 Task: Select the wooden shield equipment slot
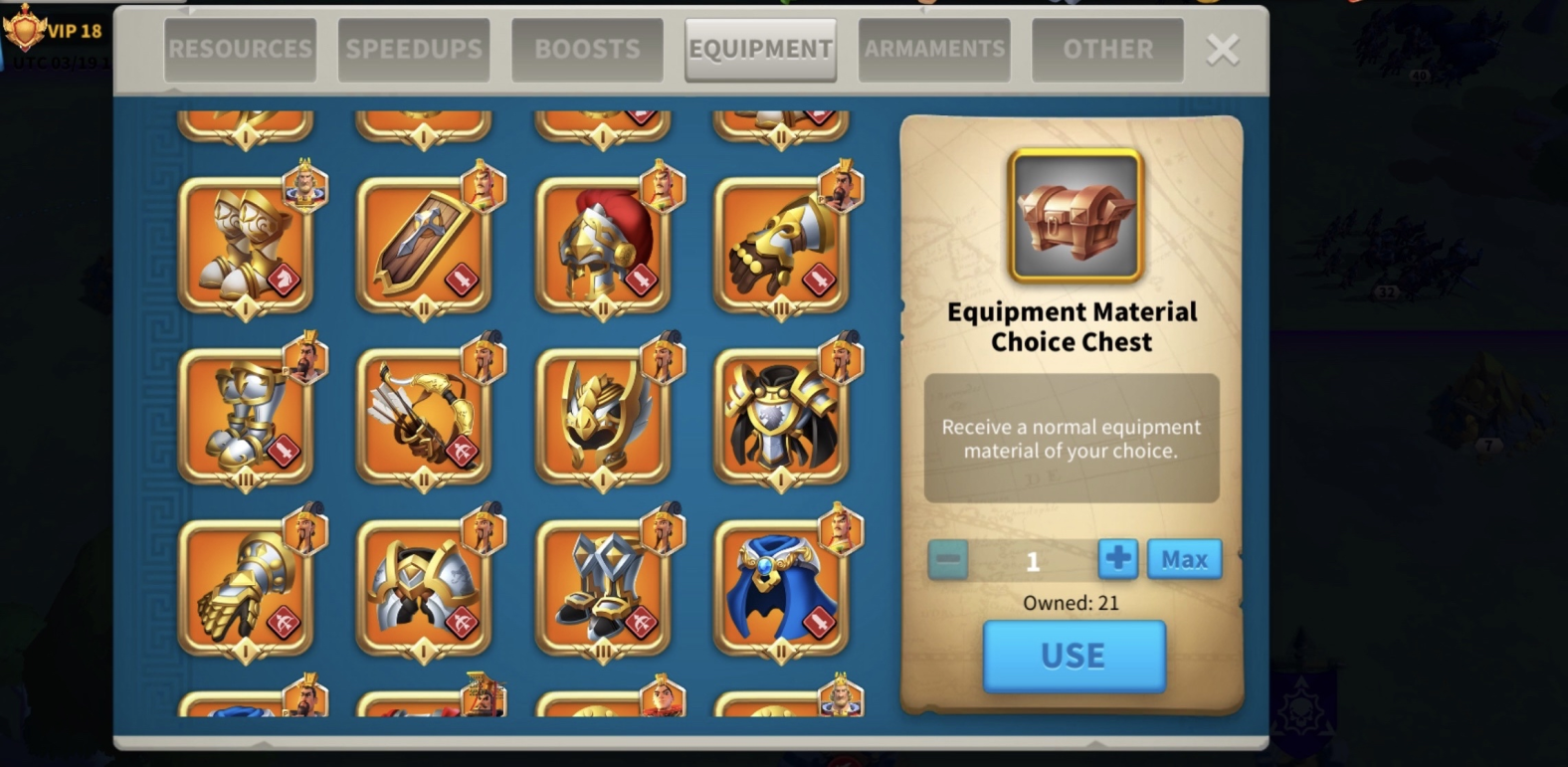point(424,245)
